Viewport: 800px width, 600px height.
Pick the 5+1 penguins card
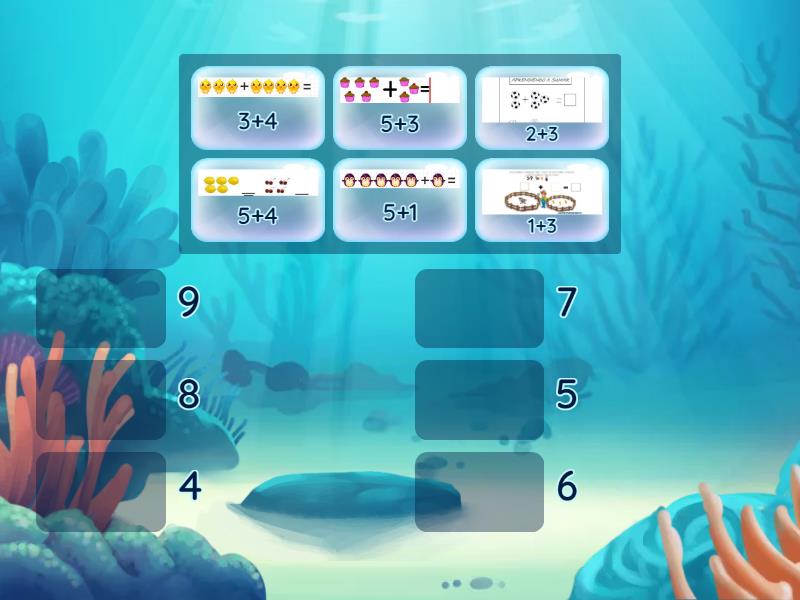(400, 200)
